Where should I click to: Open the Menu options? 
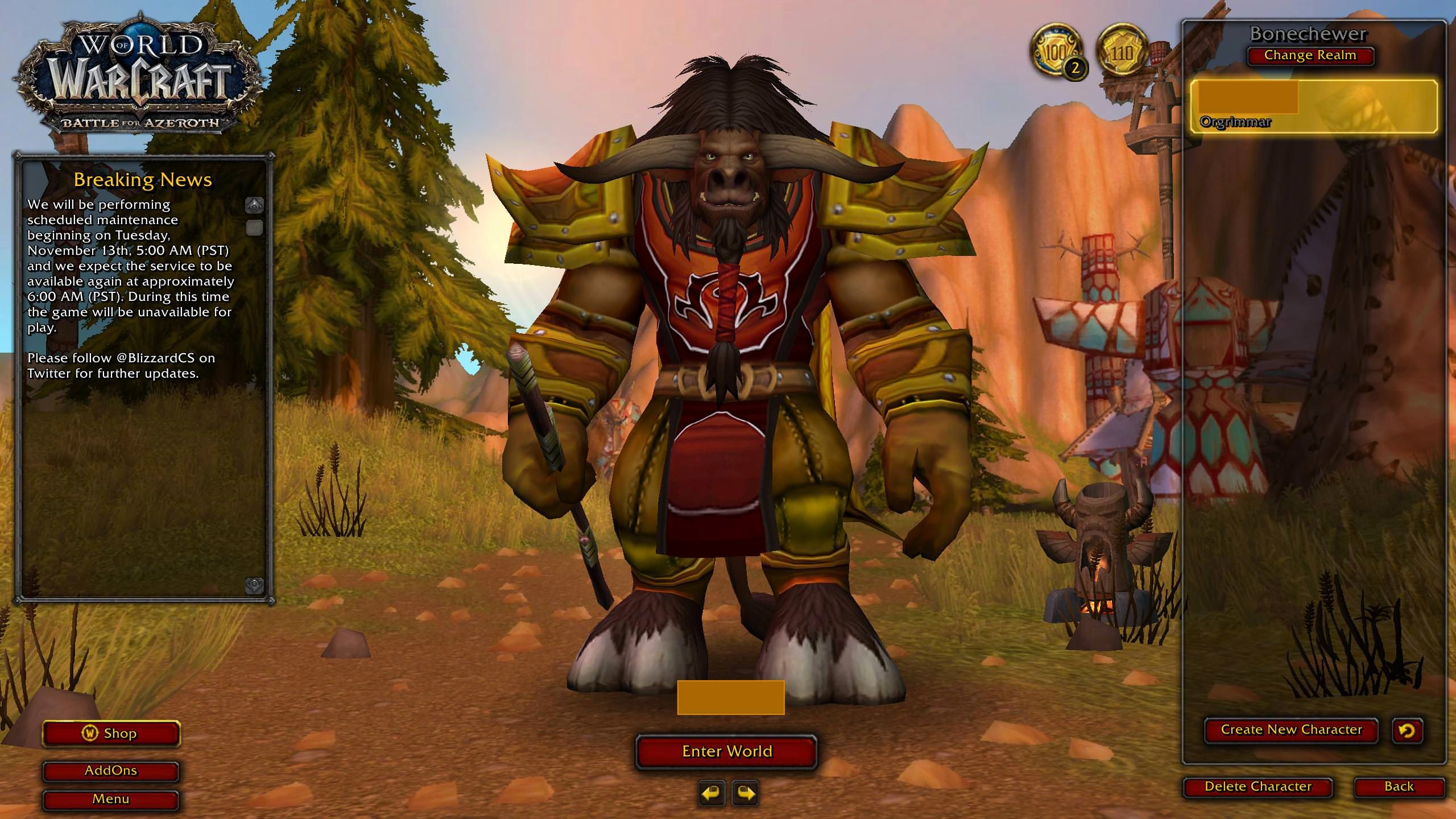pyautogui.click(x=110, y=799)
